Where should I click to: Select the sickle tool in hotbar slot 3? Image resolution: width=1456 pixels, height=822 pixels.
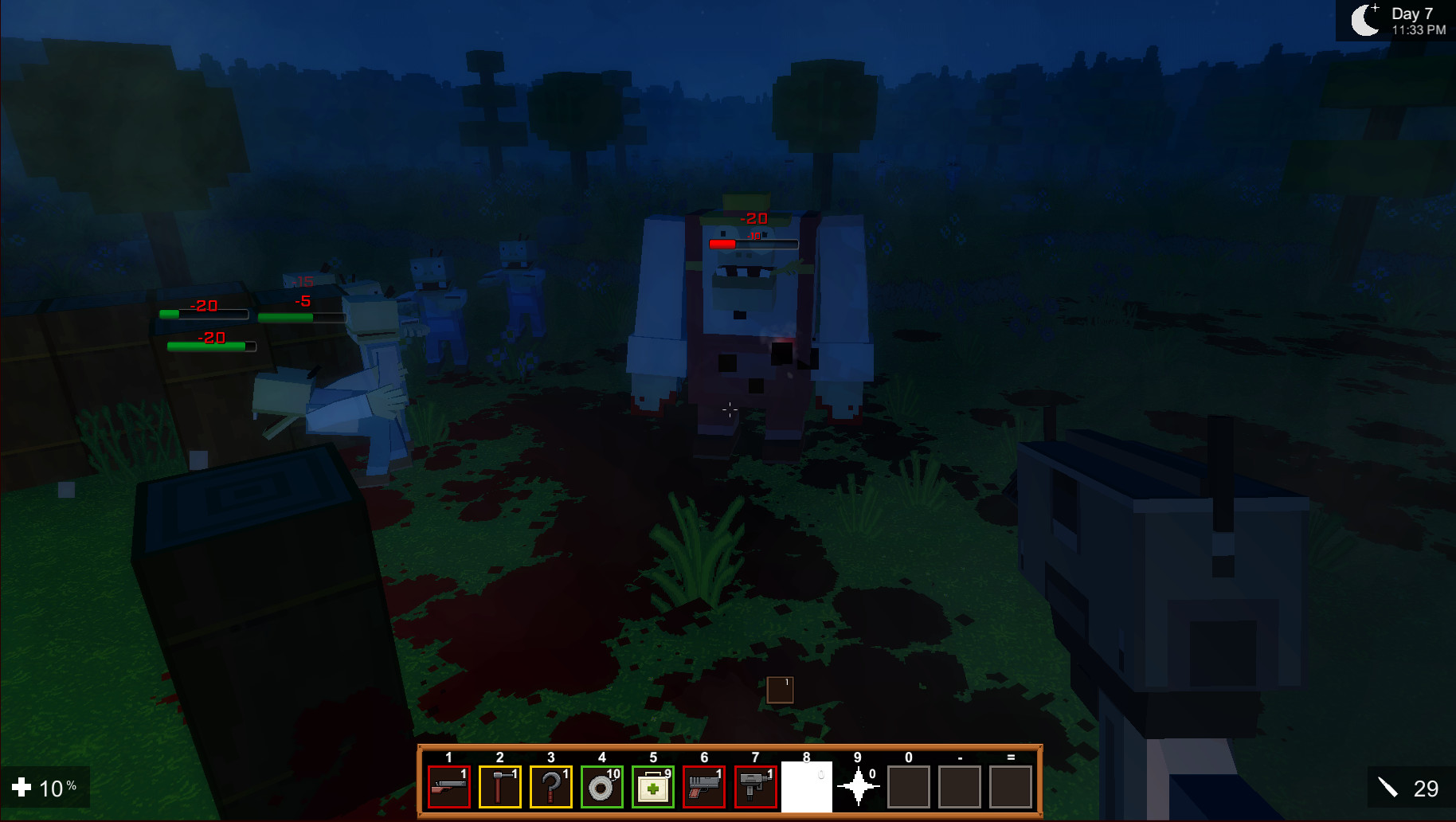[x=552, y=787]
